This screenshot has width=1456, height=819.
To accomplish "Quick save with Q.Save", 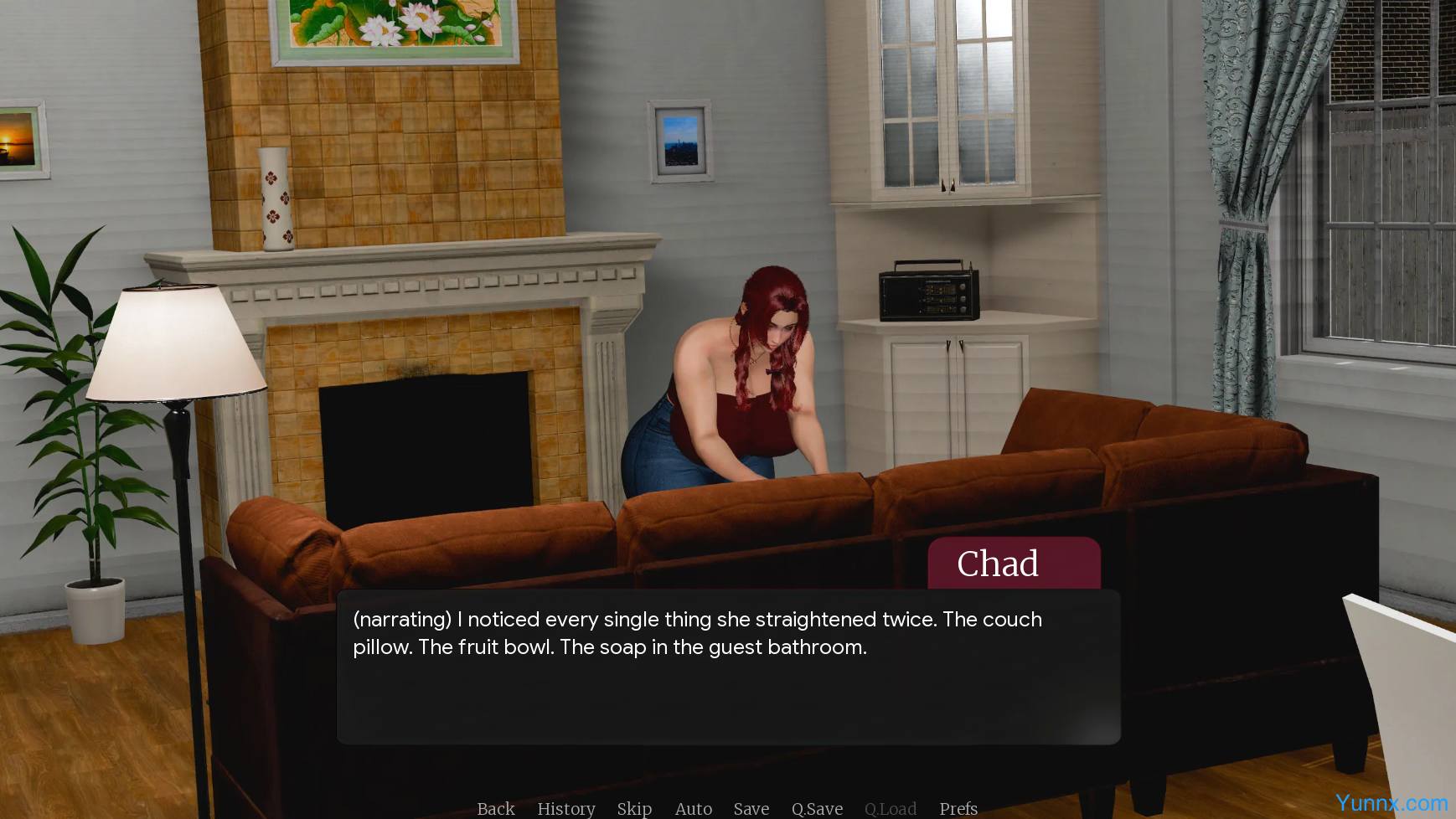I will pos(817,808).
